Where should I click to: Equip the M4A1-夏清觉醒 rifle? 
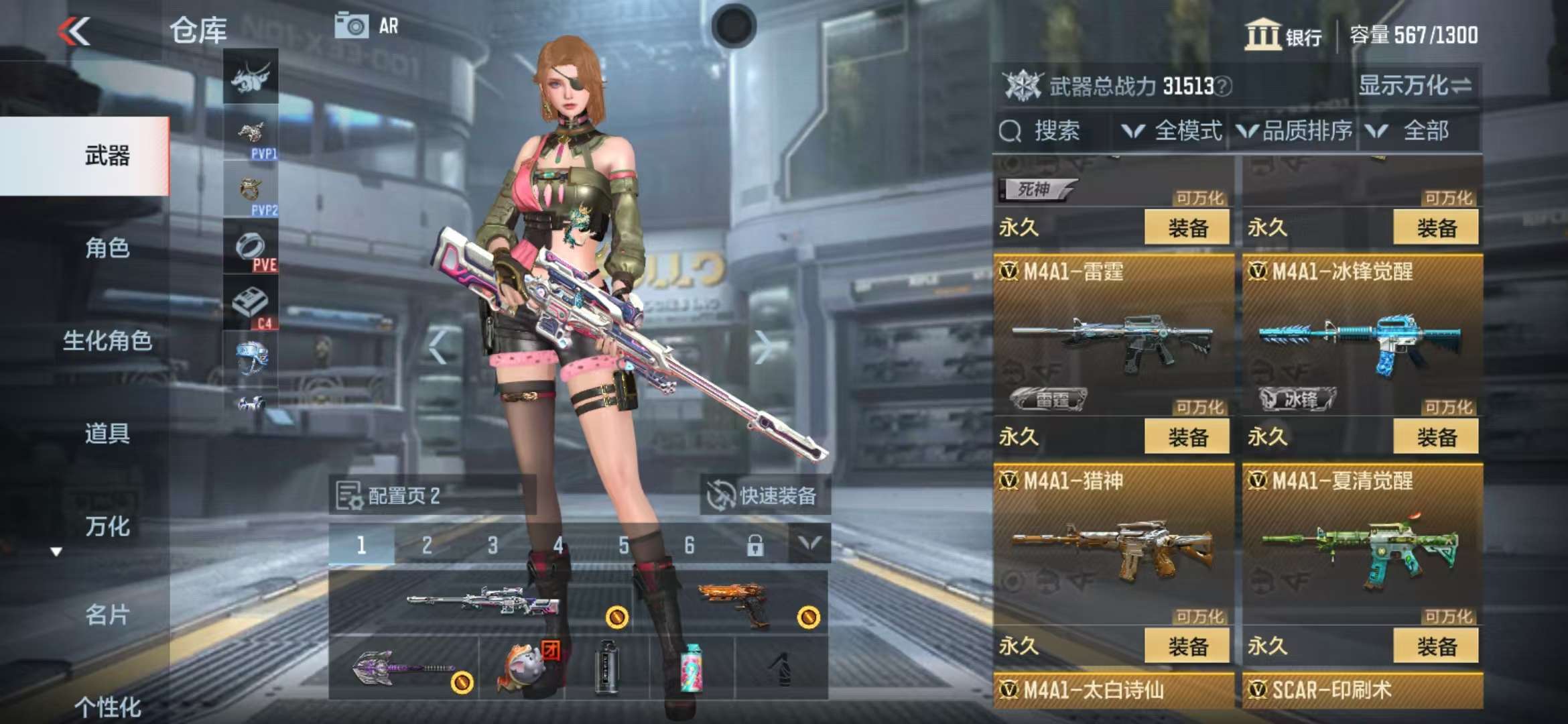click(x=1435, y=646)
